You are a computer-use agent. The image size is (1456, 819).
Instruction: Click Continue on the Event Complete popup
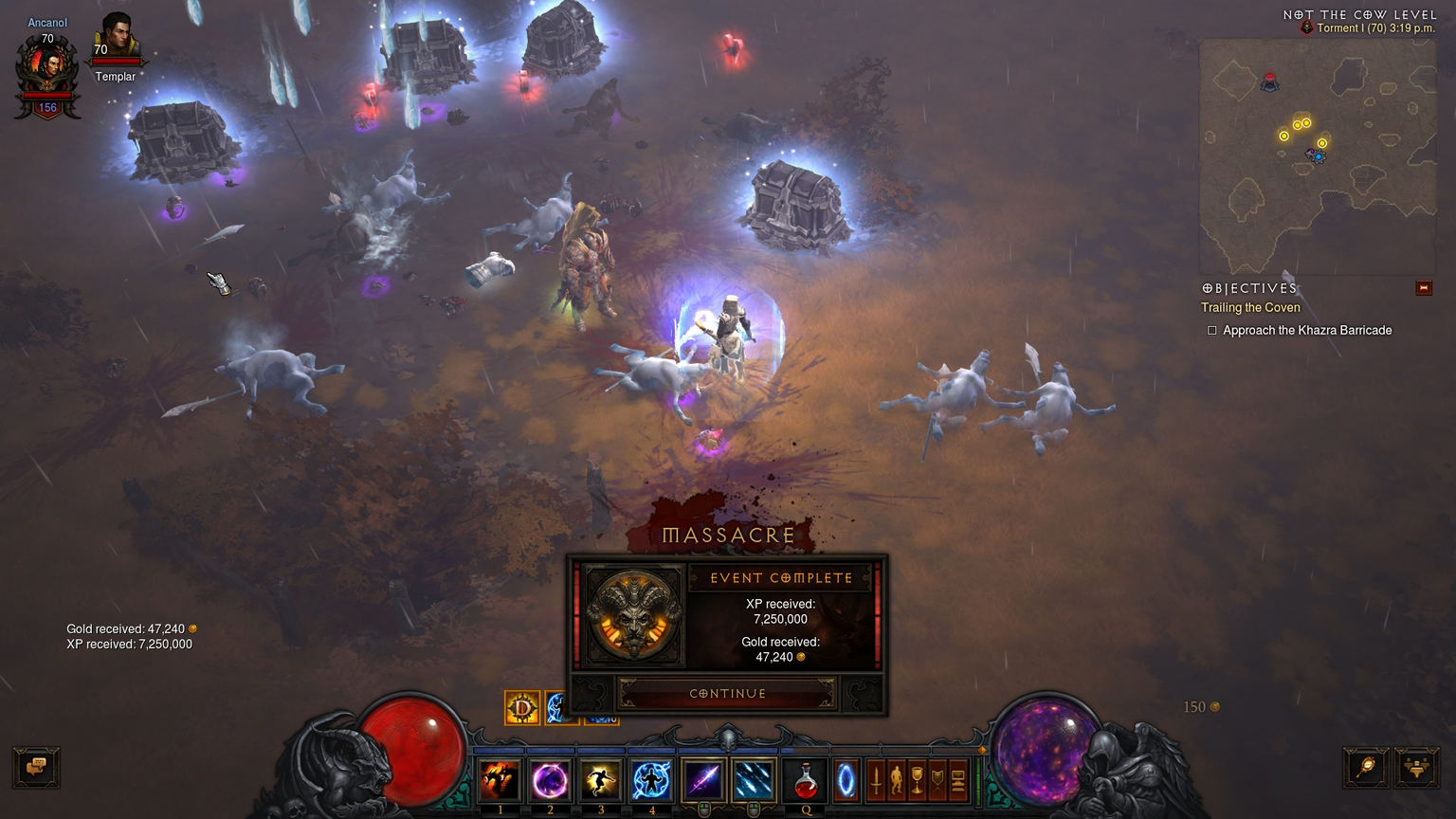coord(727,693)
